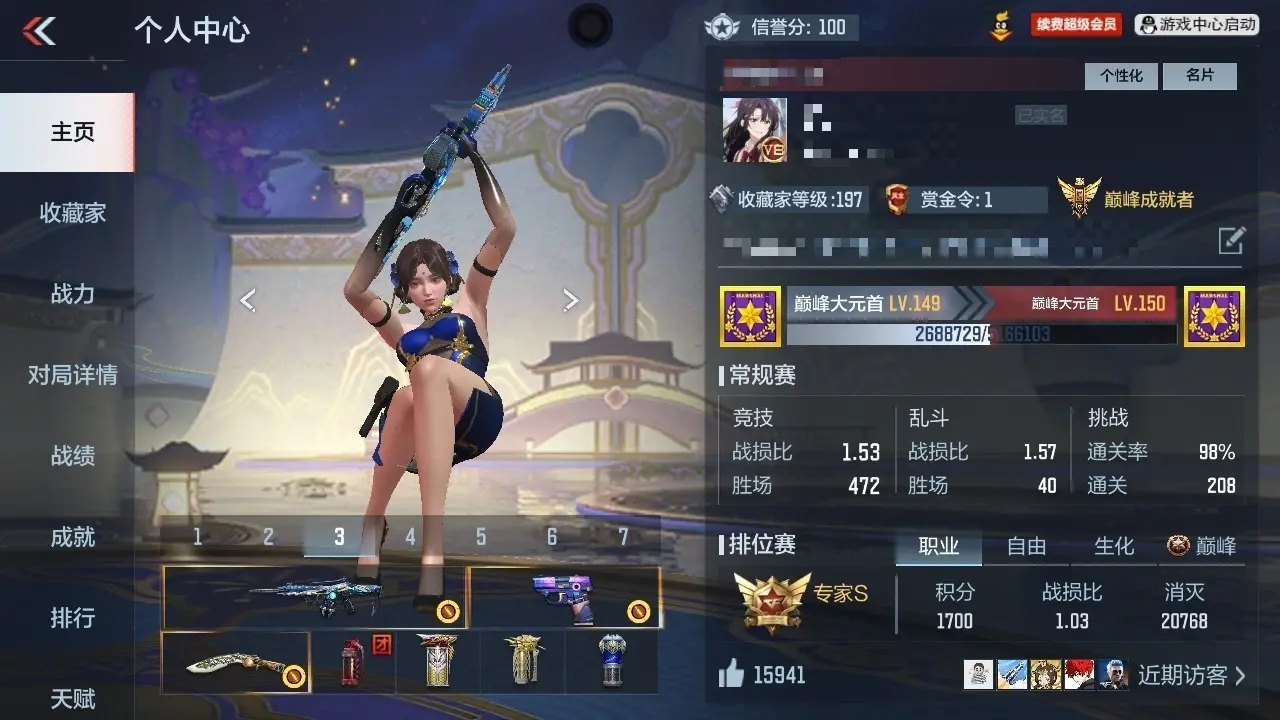Open the 名片 button

coord(1200,76)
